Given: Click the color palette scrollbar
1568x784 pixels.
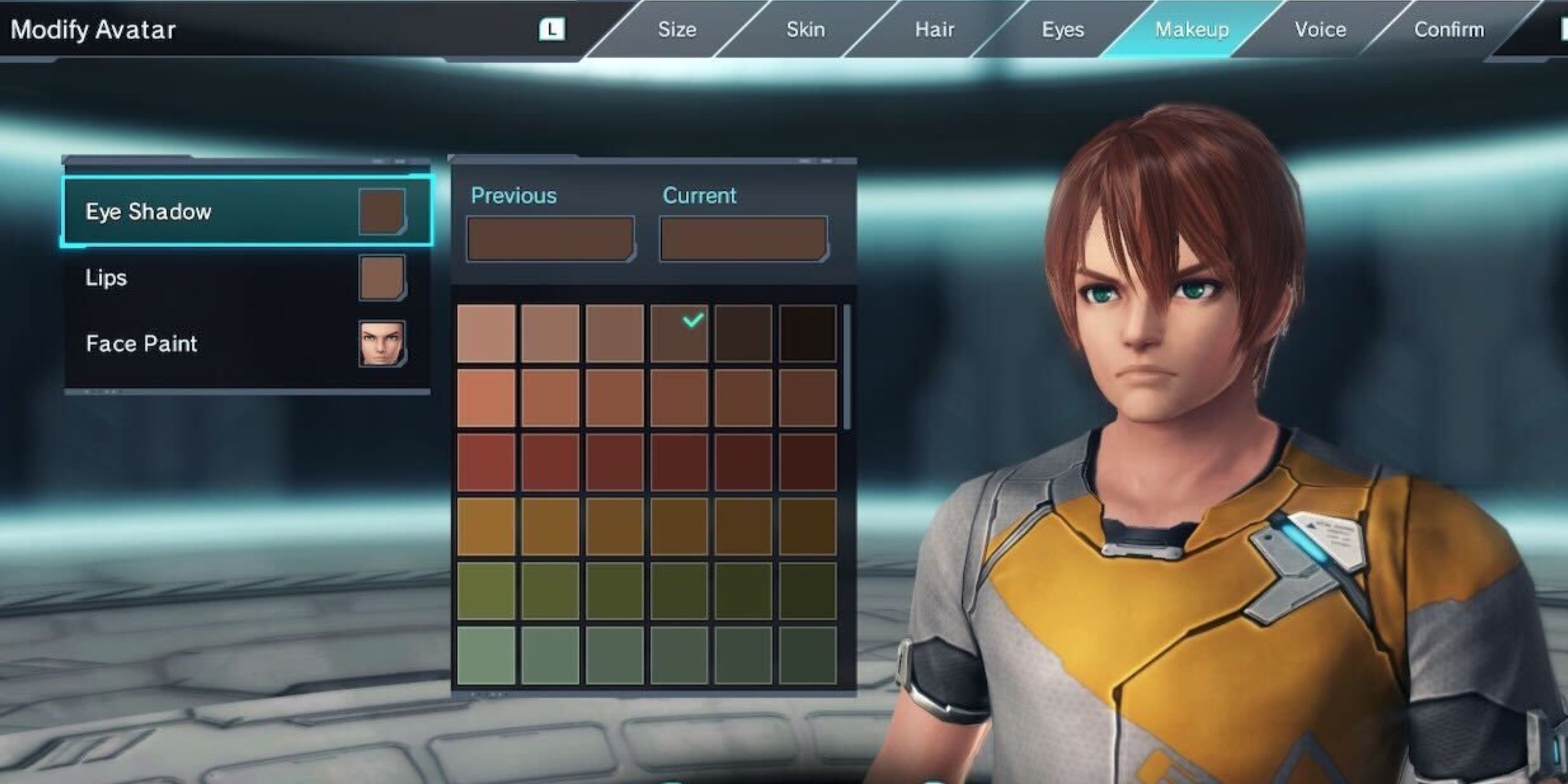Looking at the screenshot, I should click(x=847, y=366).
